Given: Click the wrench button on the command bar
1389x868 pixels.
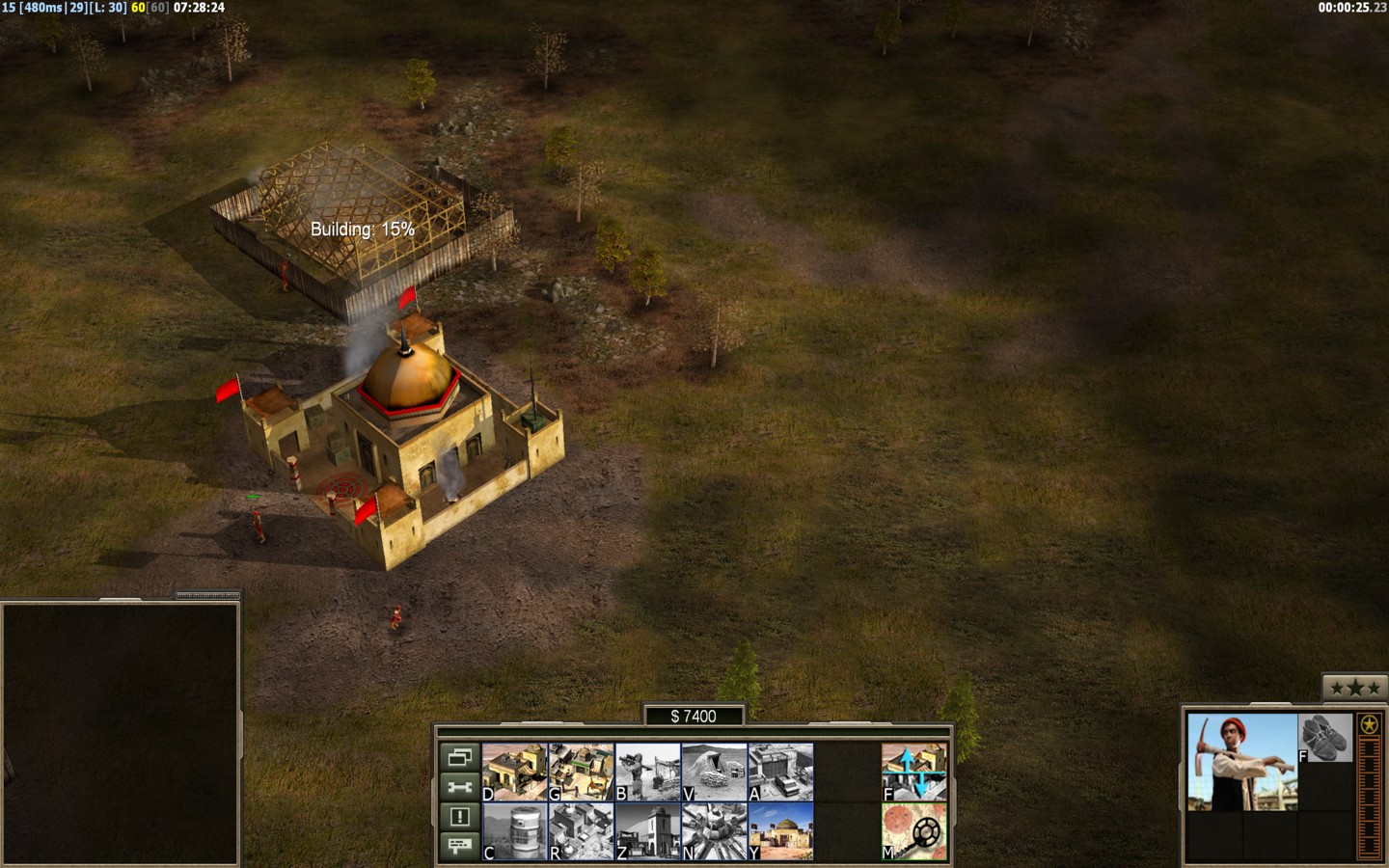Looking at the screenshot, I should (459, 787).
